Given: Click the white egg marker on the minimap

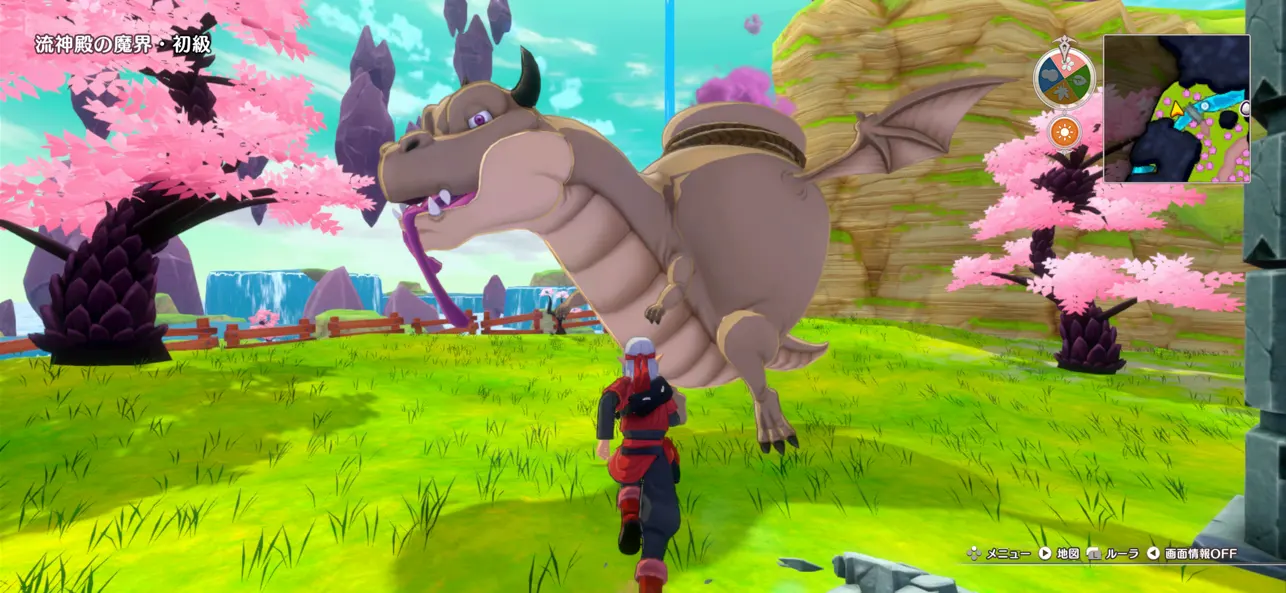Looking at the screenshot, I should pyautogui.click(x=1245, y=107).
